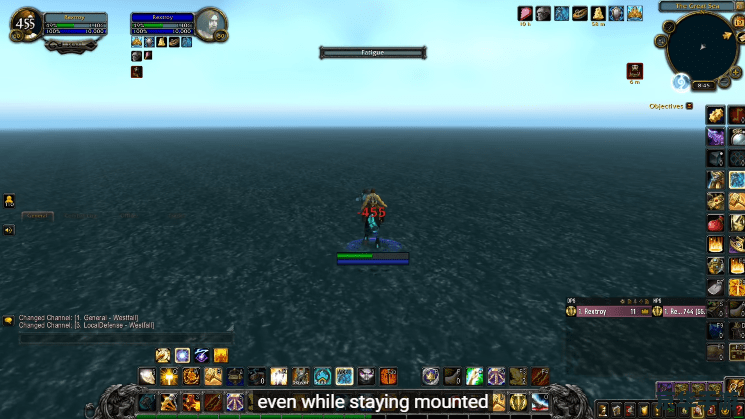Use the green leaf ability on action bar
745x419 pixels.
click(x=474, y=376)
